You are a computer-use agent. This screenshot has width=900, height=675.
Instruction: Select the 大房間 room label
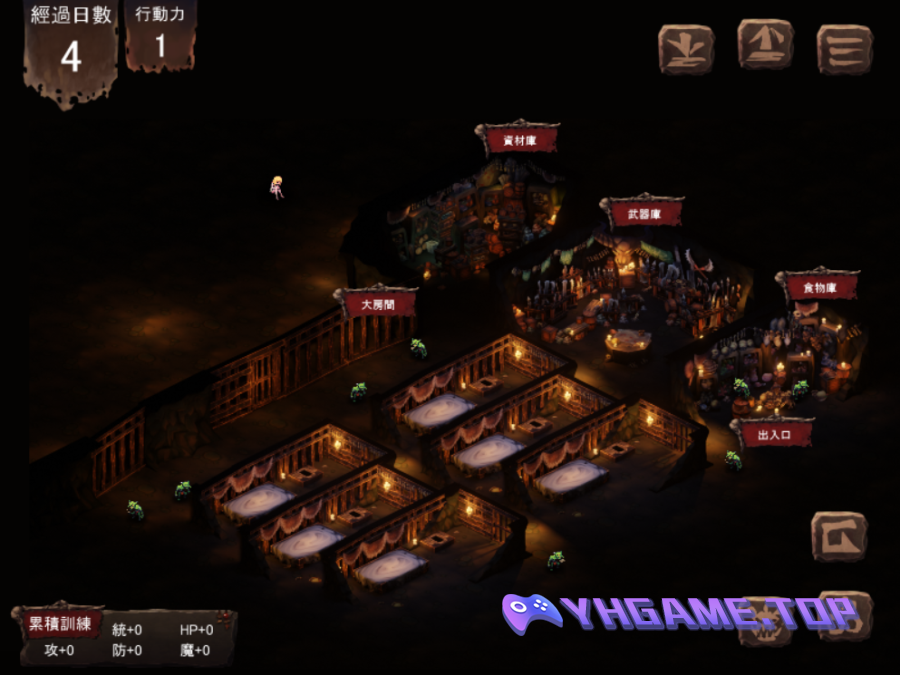point(376,304)
